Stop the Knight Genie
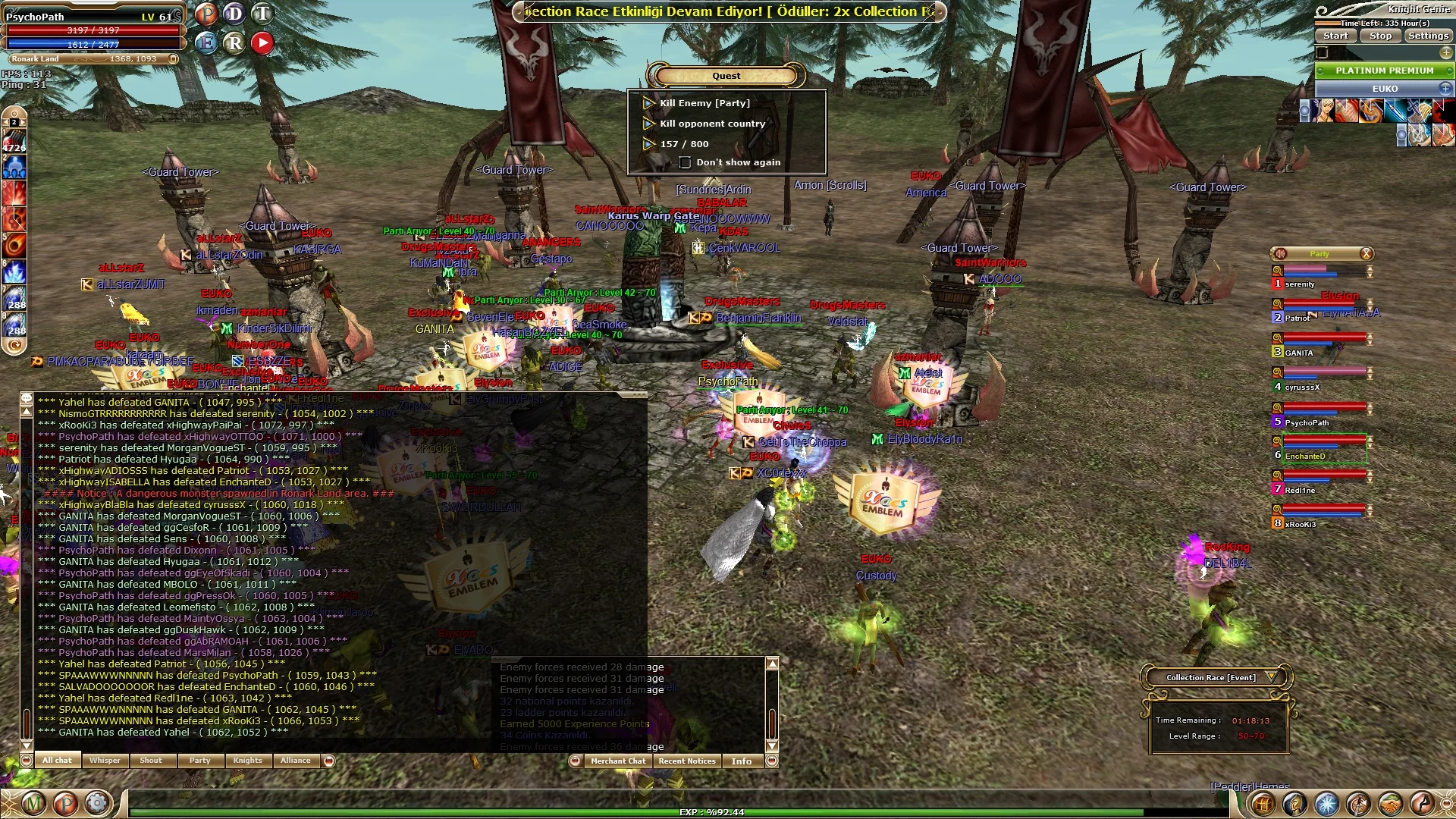 pyautogui.click(x=1380, y=36)
